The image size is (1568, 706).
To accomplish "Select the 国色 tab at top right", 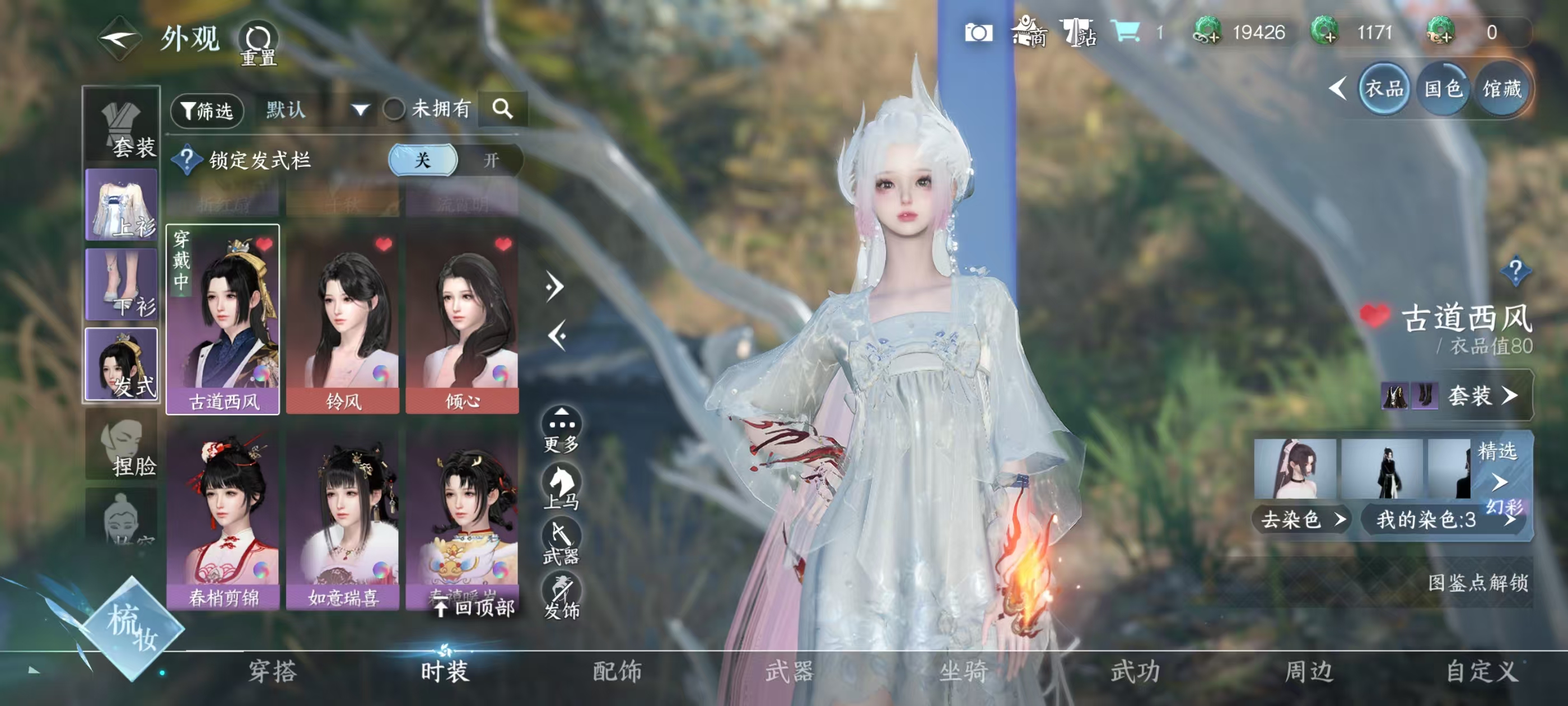I will click(1443, 90).
